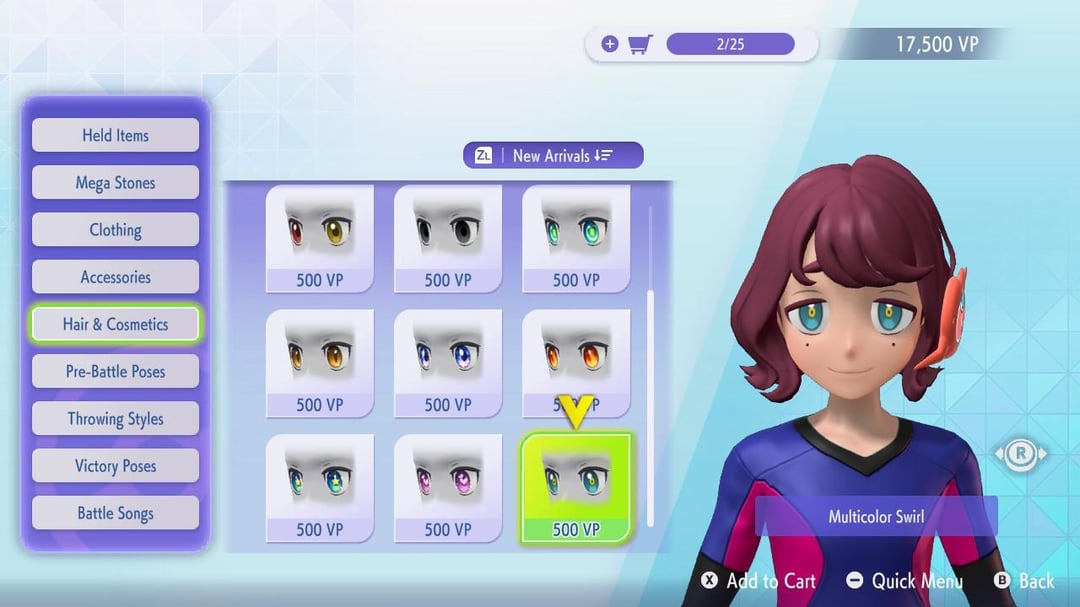Pick the green and teal eyes item
The image size is (1080, 607).
pyautogui.click(x=576, y=238)
